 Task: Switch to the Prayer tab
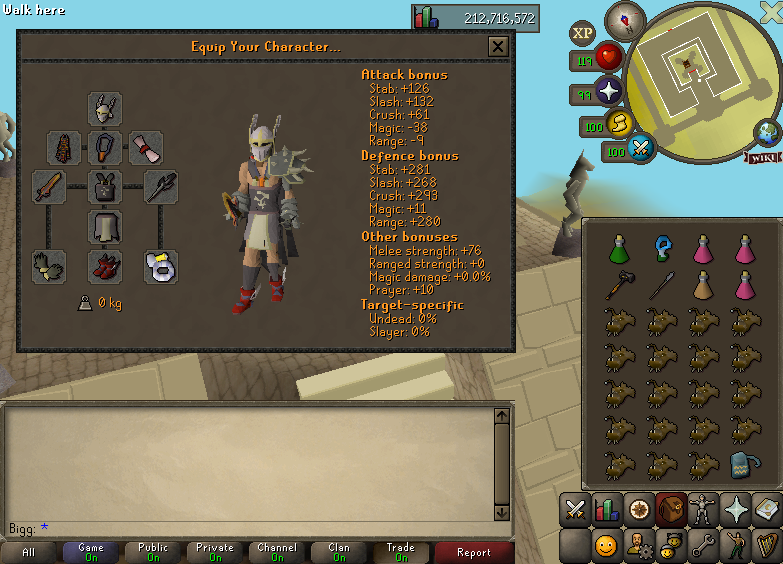point(737,510)
